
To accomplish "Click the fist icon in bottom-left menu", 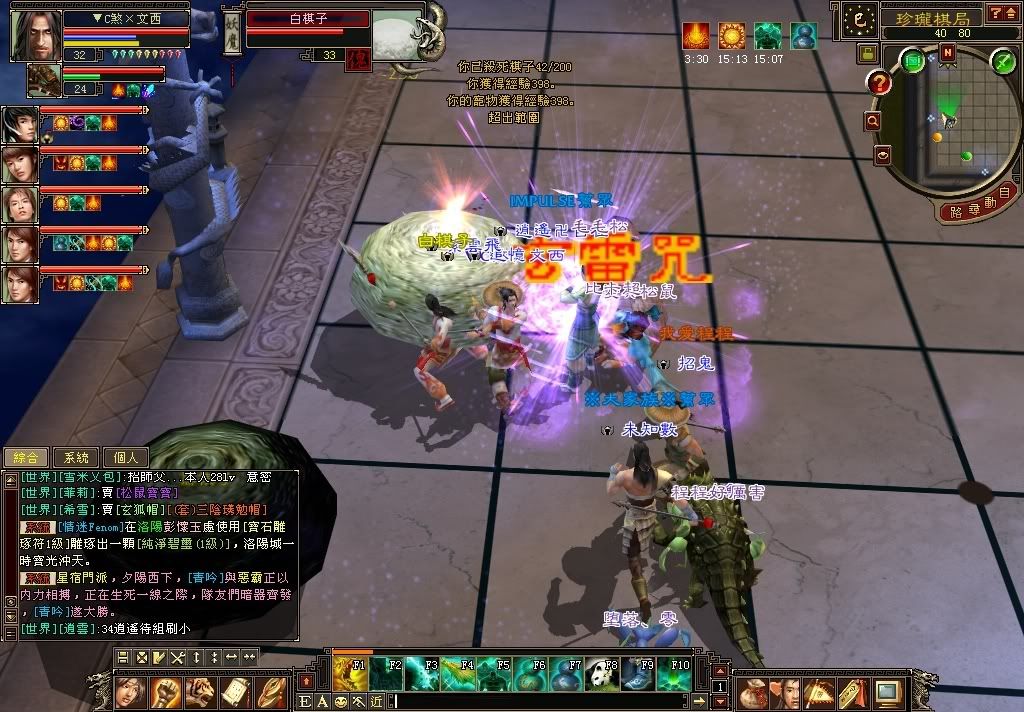I will 166,691.
